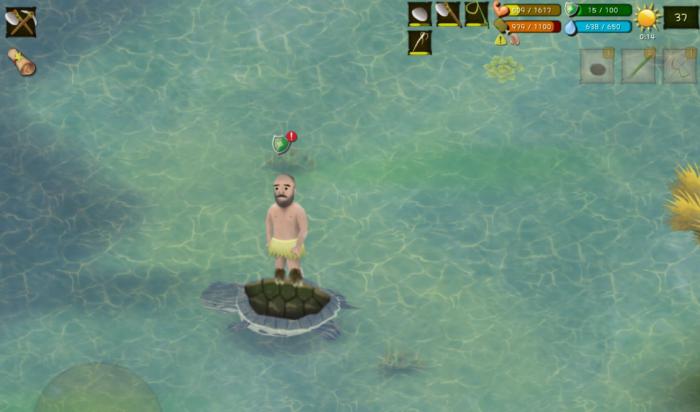
Task: Use the faded rock quick slot
Action: tap(597, 66)
